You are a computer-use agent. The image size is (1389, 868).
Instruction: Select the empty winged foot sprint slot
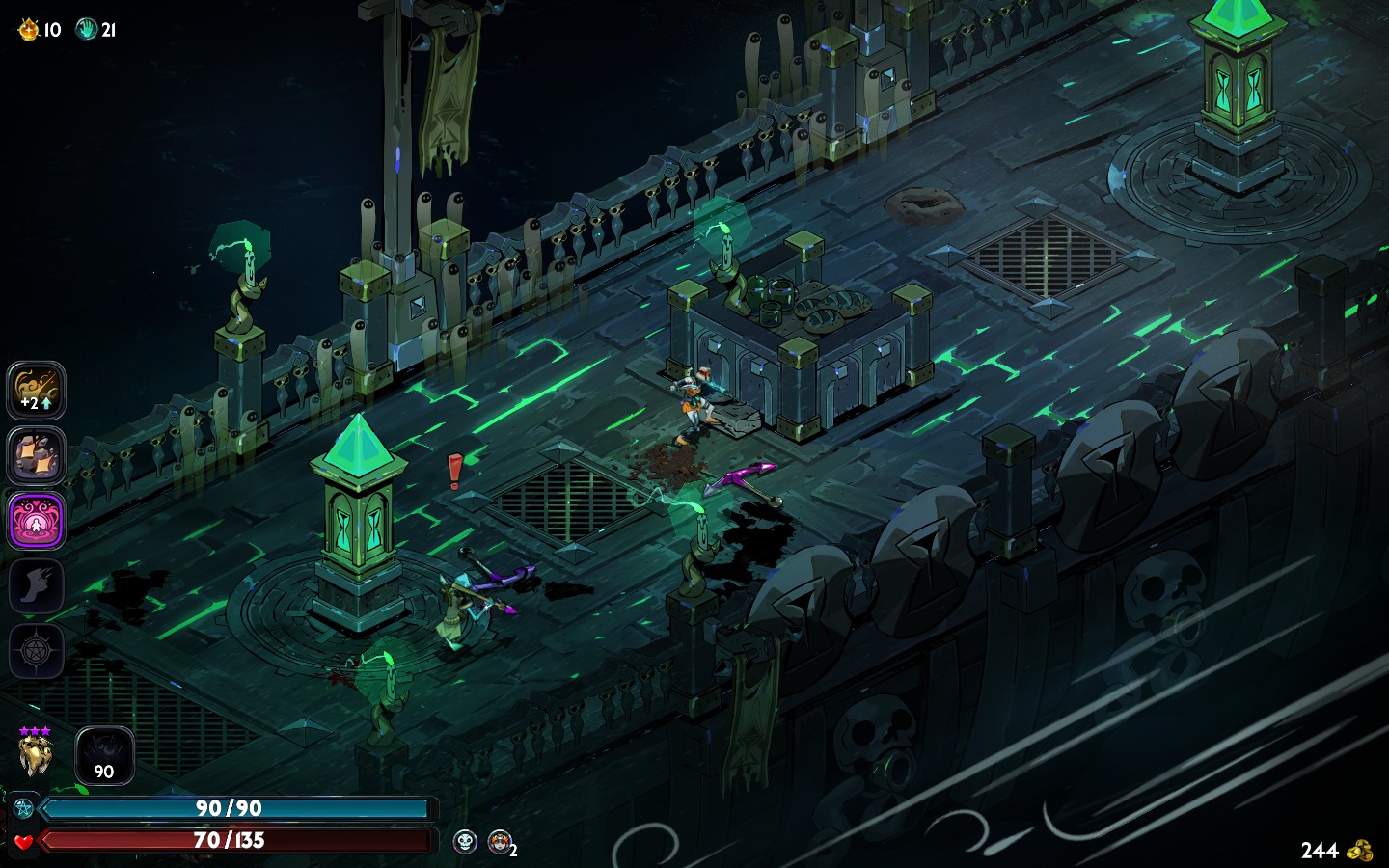37,586
